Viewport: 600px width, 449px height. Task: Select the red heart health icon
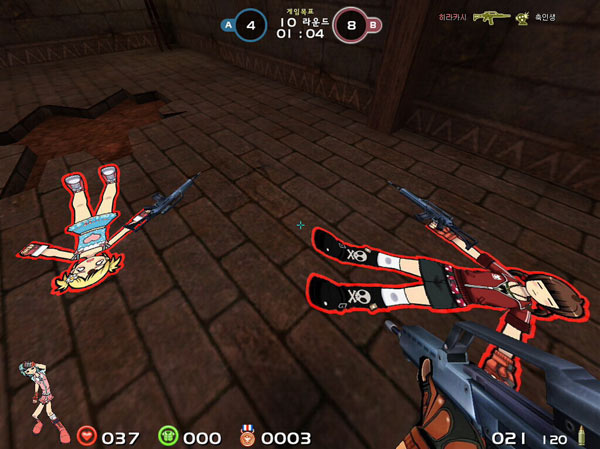pos(88,436)
